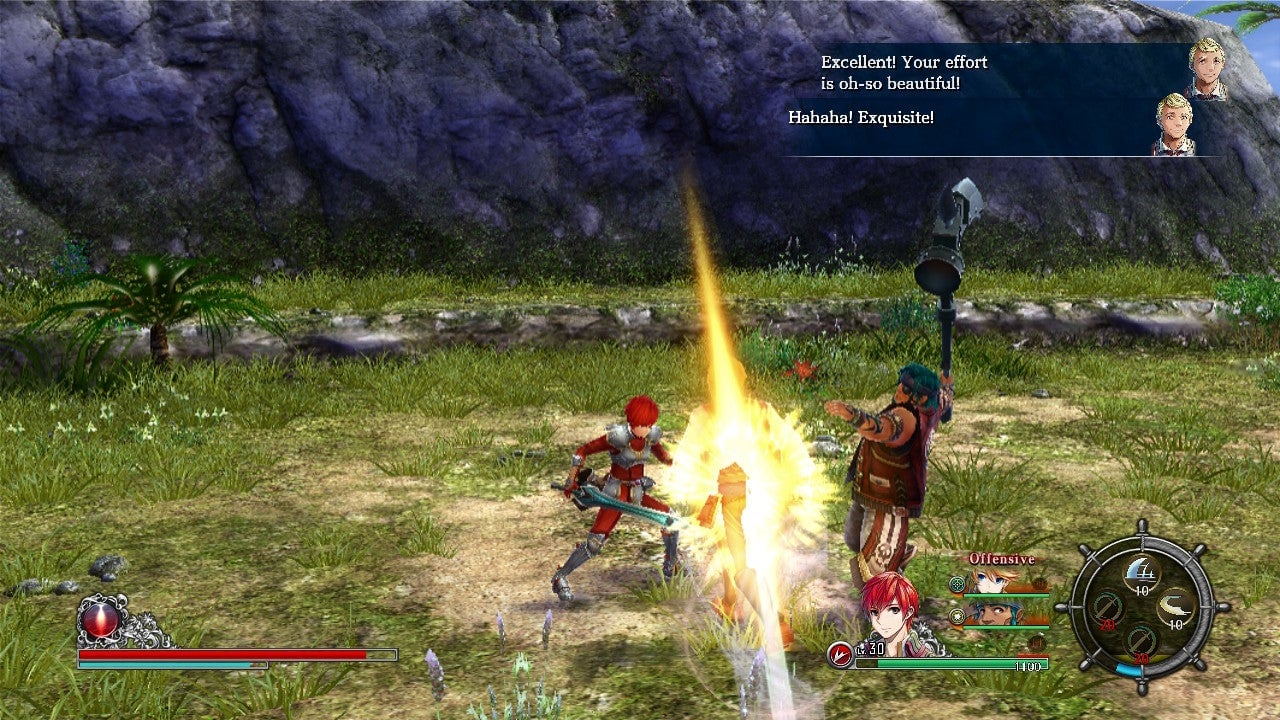
Task: Click the blue skill gauge on the wheel rim
Action: 1129,668
